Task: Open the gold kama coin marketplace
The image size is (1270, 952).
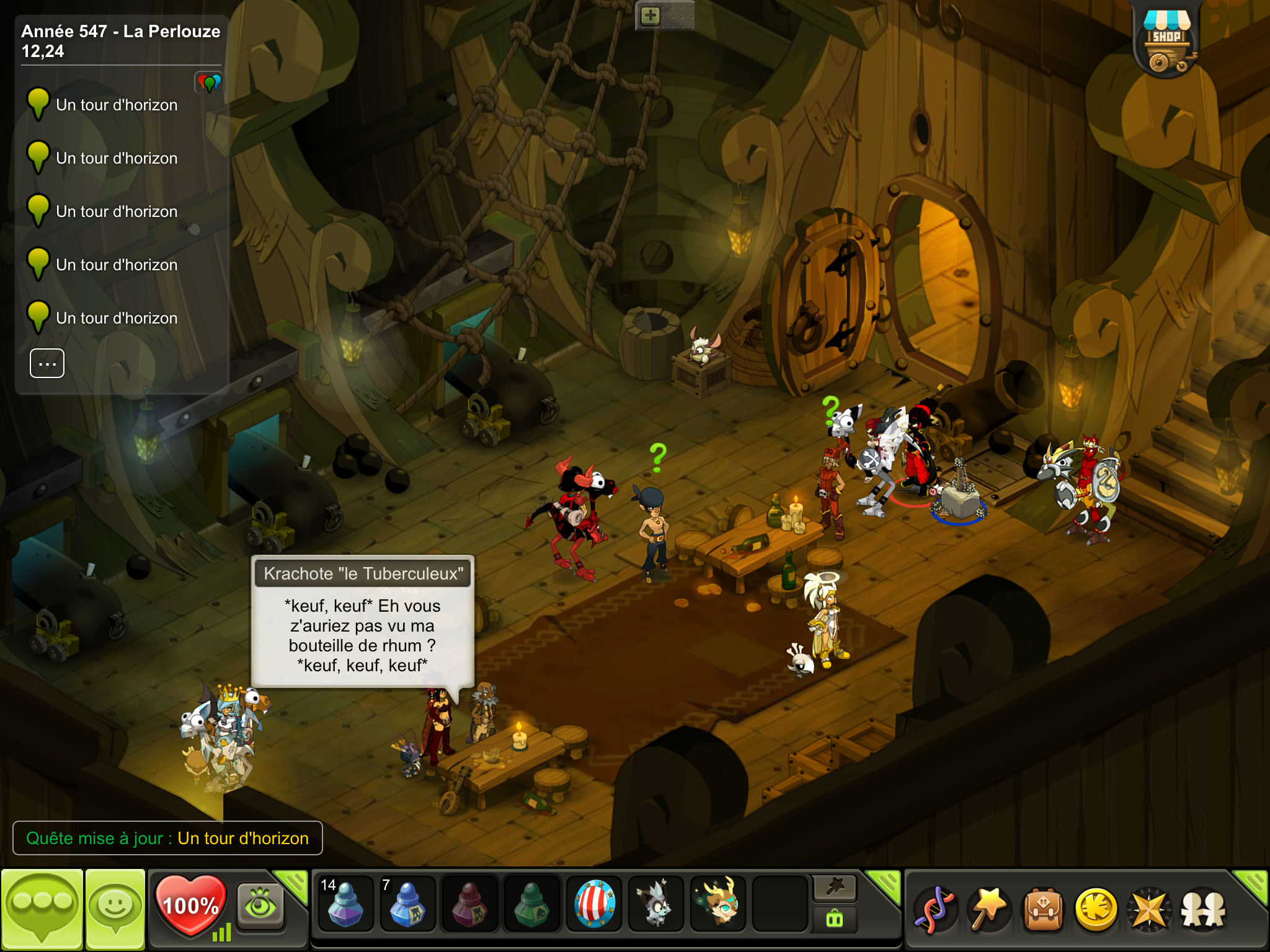Action: pos(1096,910)
